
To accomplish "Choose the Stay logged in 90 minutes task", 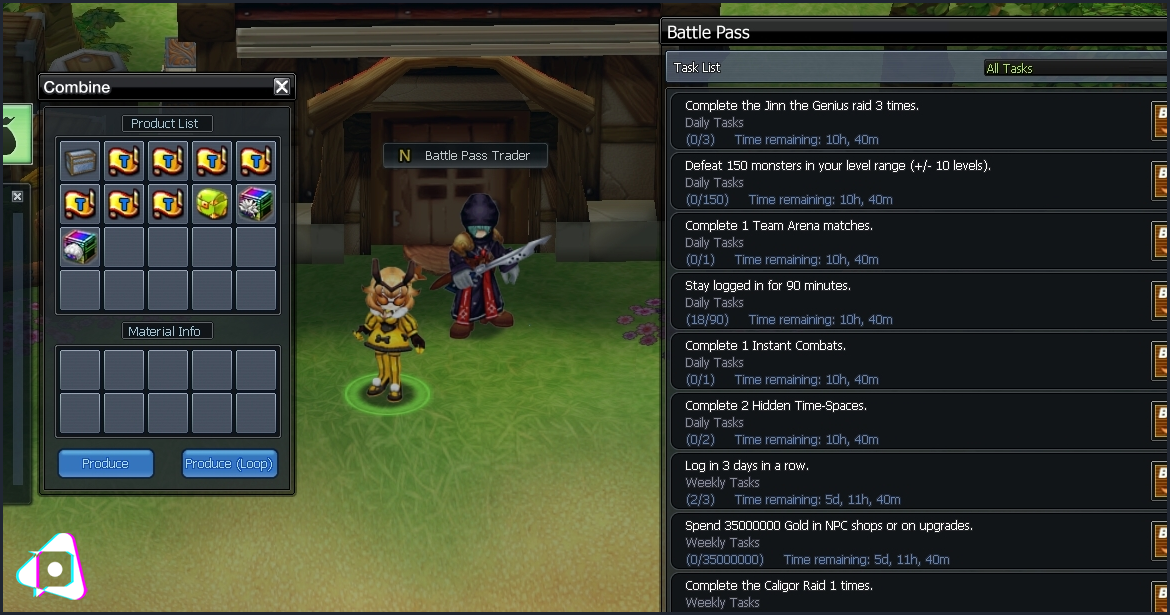I will (910, 302).
